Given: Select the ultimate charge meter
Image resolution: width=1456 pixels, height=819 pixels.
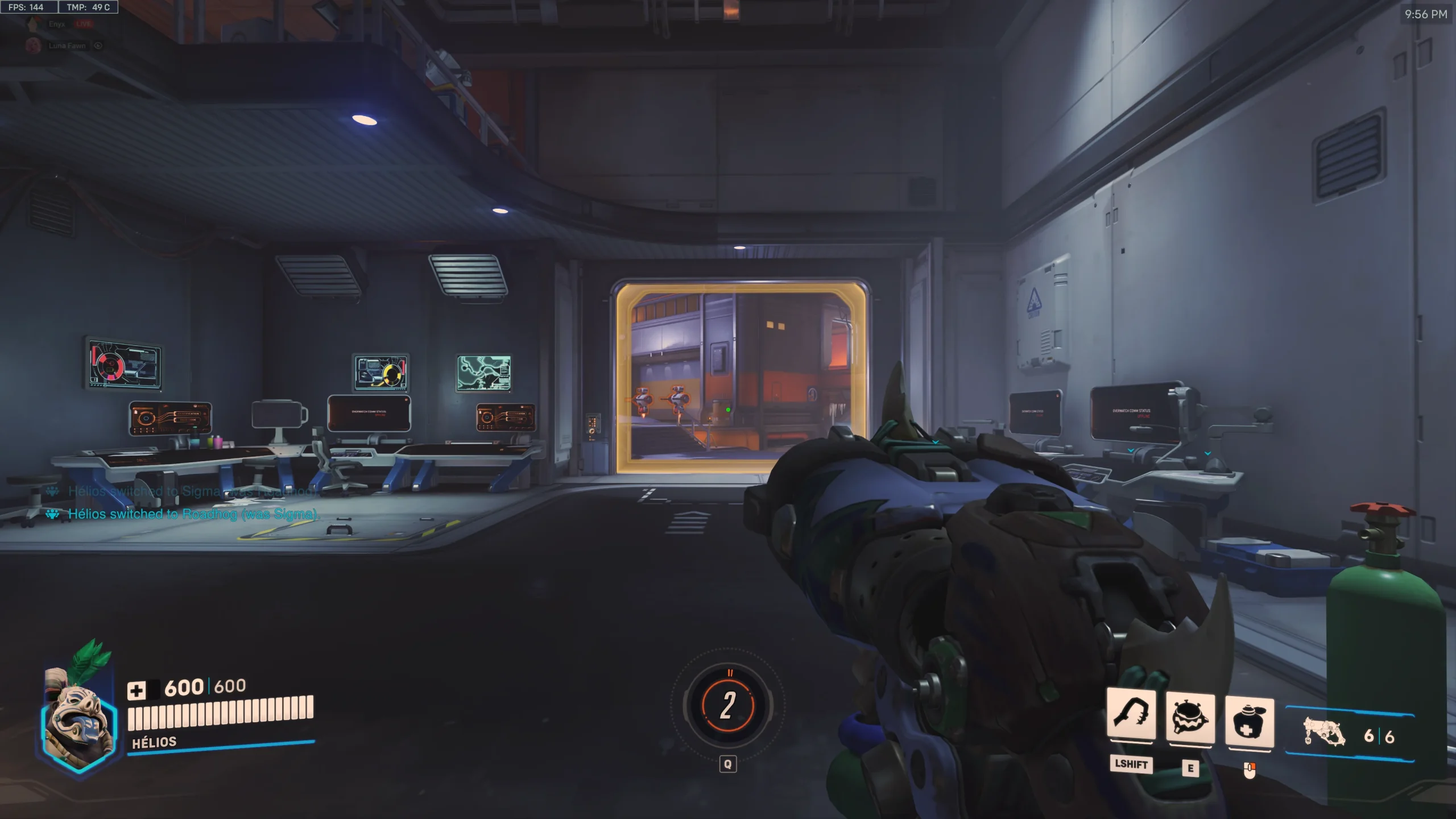Looking at the screenshot, I should point(728,705).
